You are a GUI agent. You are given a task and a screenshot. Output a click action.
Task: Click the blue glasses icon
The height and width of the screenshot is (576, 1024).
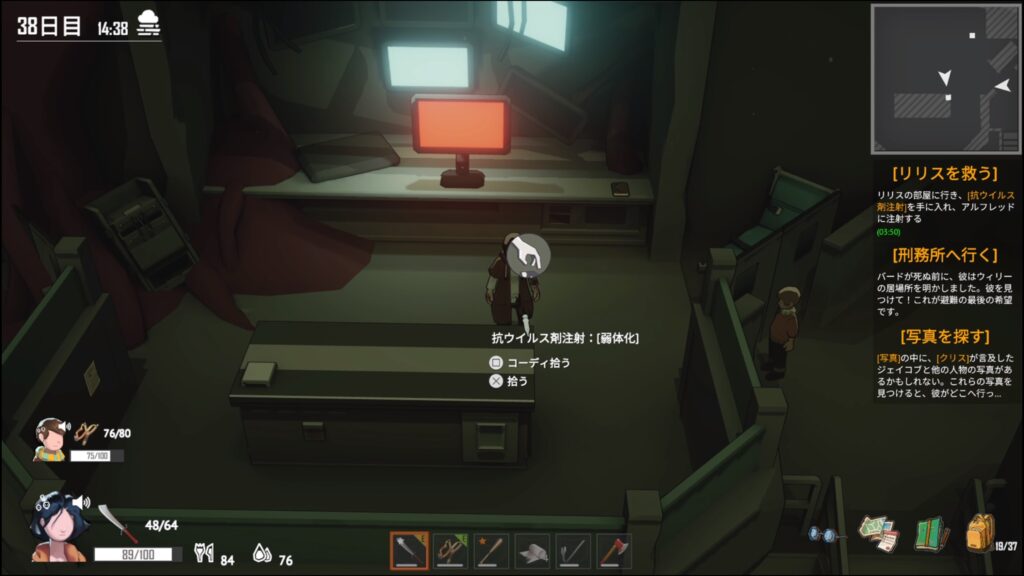click(x=823, y=535)
